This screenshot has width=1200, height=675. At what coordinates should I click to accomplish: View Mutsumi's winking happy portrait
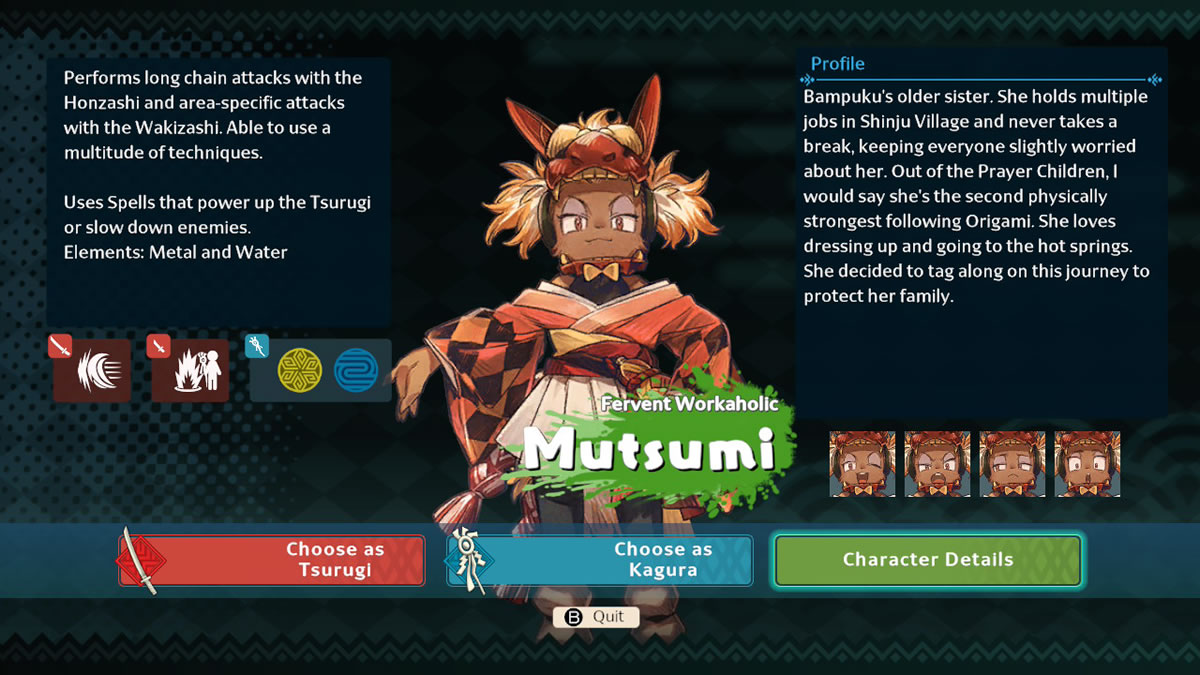(862, 464)
